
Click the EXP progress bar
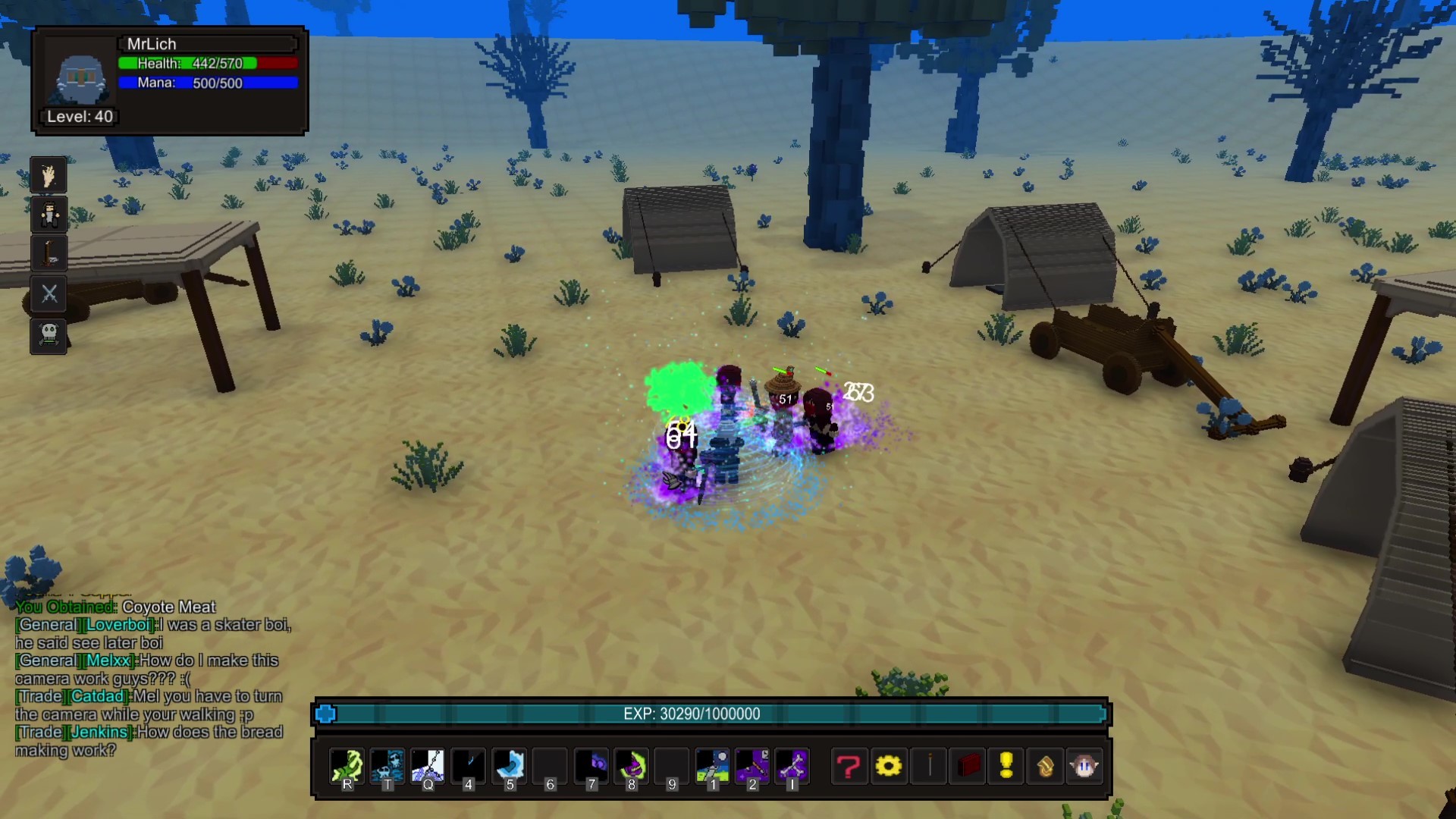pyautogui.click(x=711, y=714)
